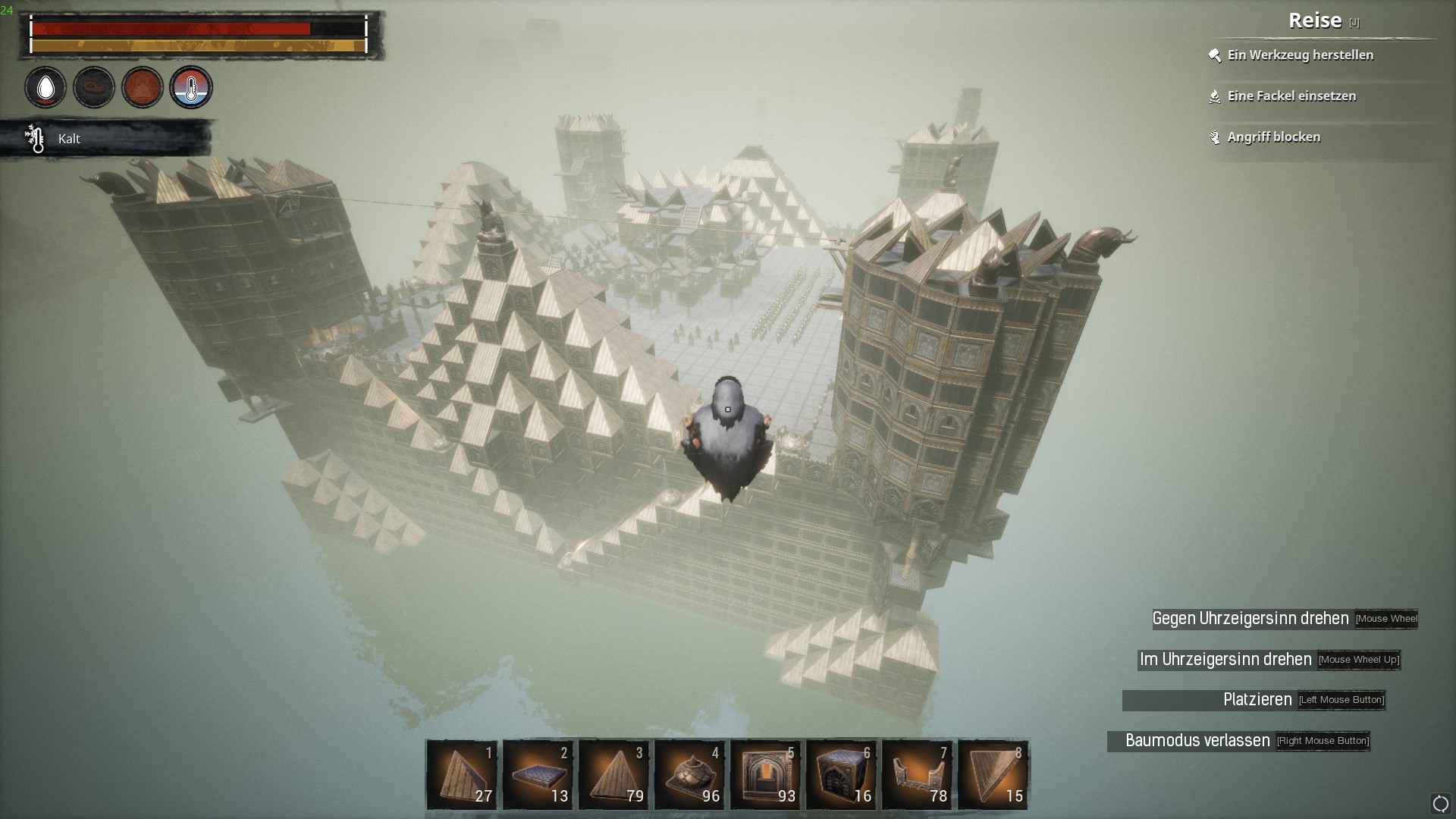Open the Reise journey header

[x=1315, y=21]
